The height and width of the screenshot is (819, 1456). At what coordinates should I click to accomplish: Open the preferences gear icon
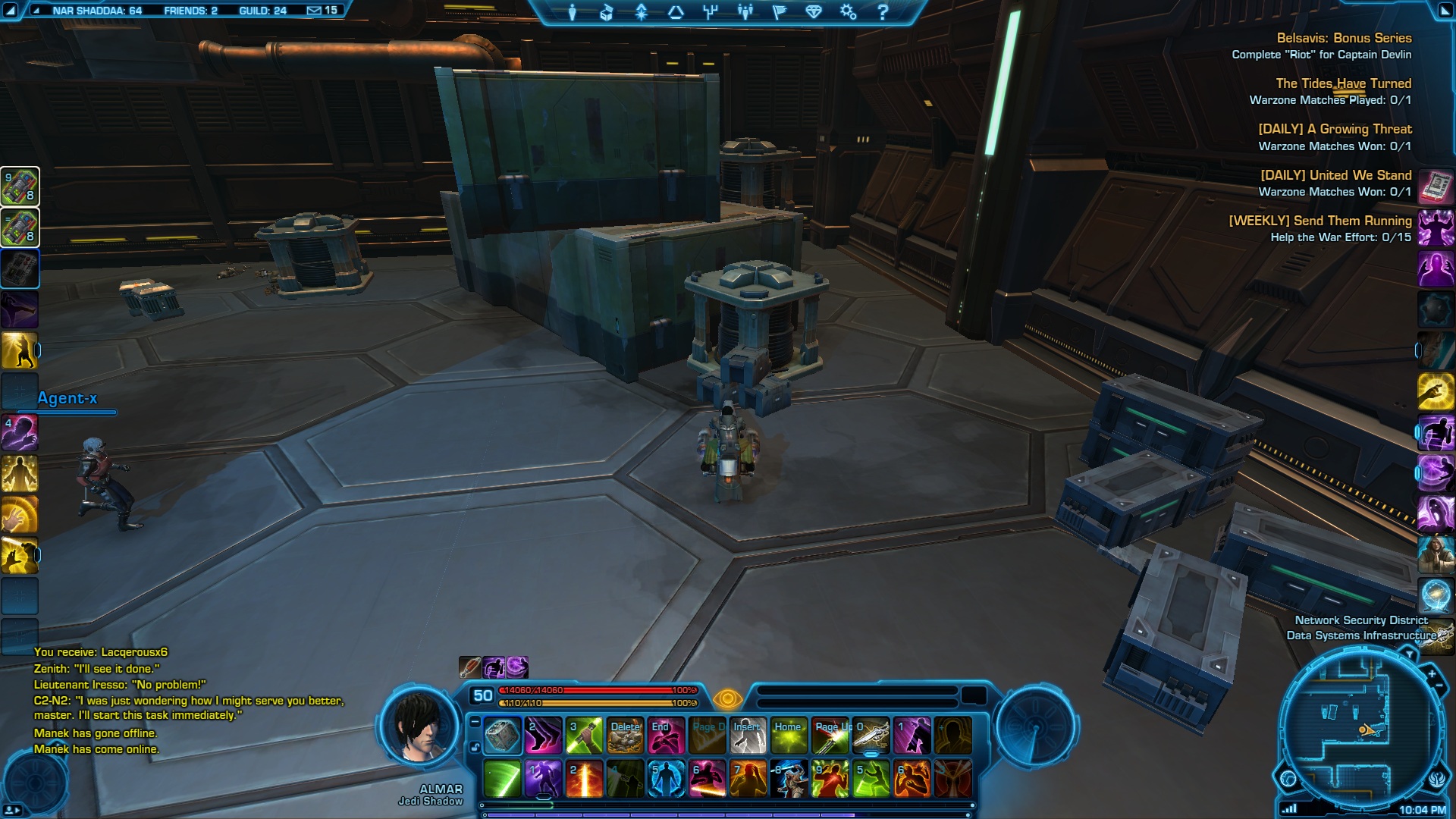pyautogui.click(x=848, y=12)
